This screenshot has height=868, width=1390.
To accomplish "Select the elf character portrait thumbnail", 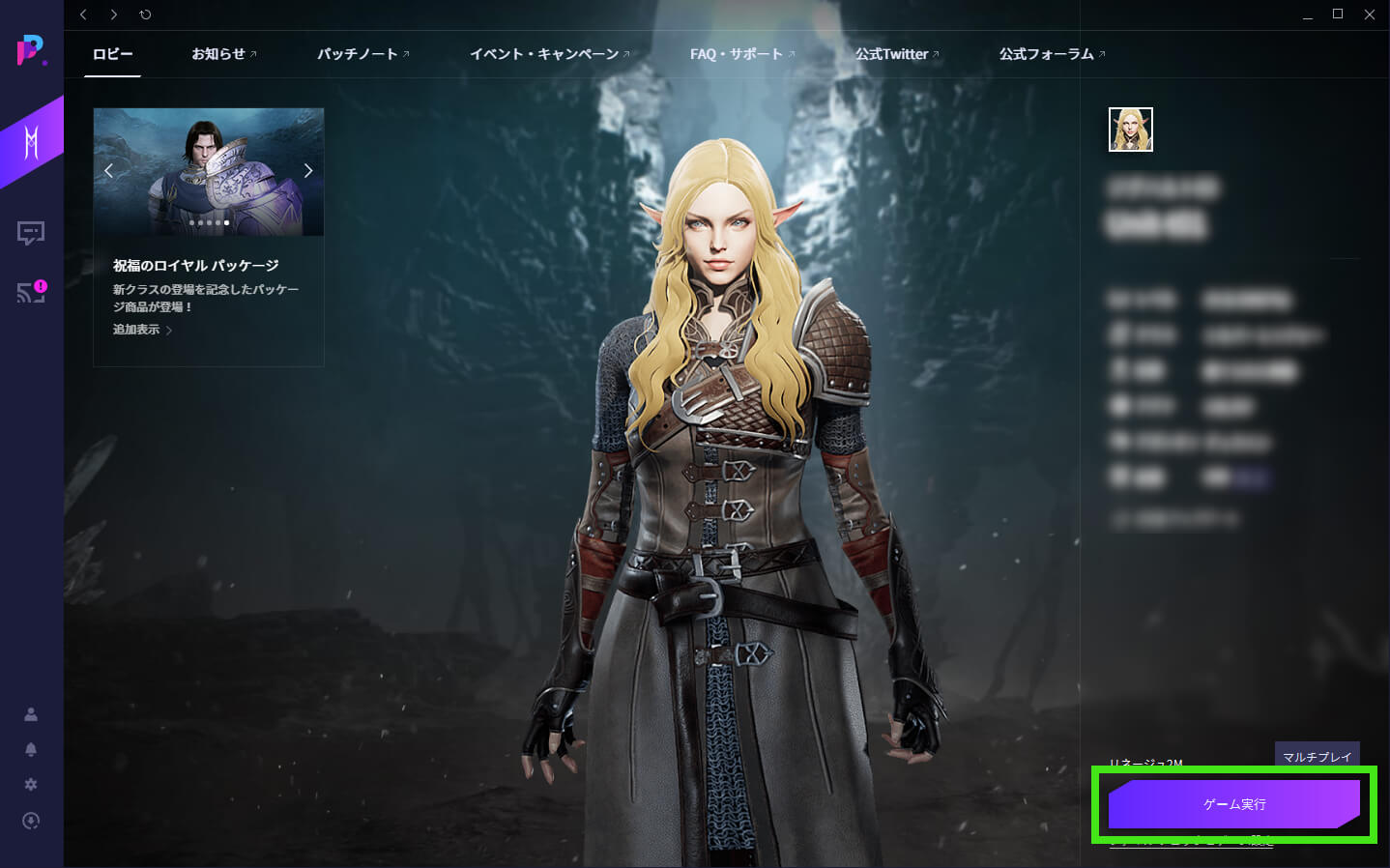I will click(x=1130, y=130).
